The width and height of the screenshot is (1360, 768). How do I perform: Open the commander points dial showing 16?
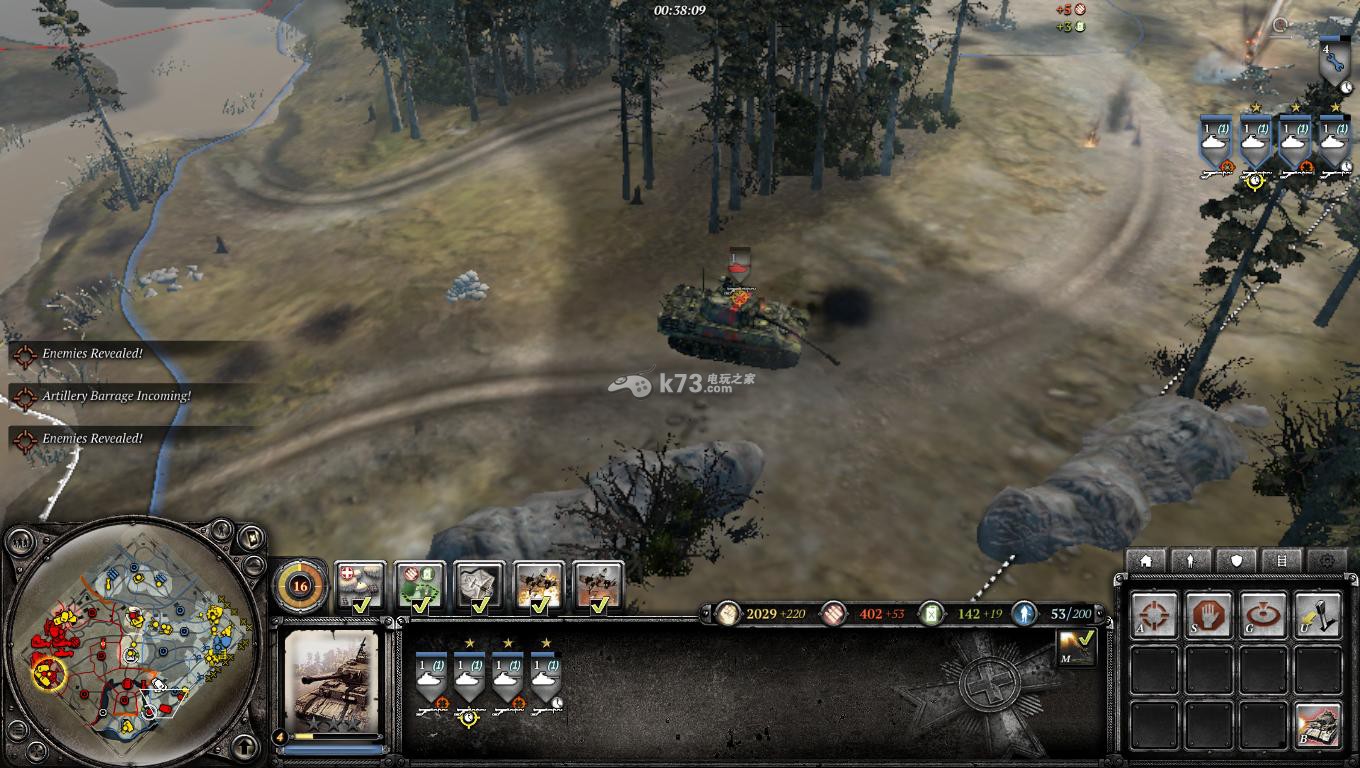[299, 586]
